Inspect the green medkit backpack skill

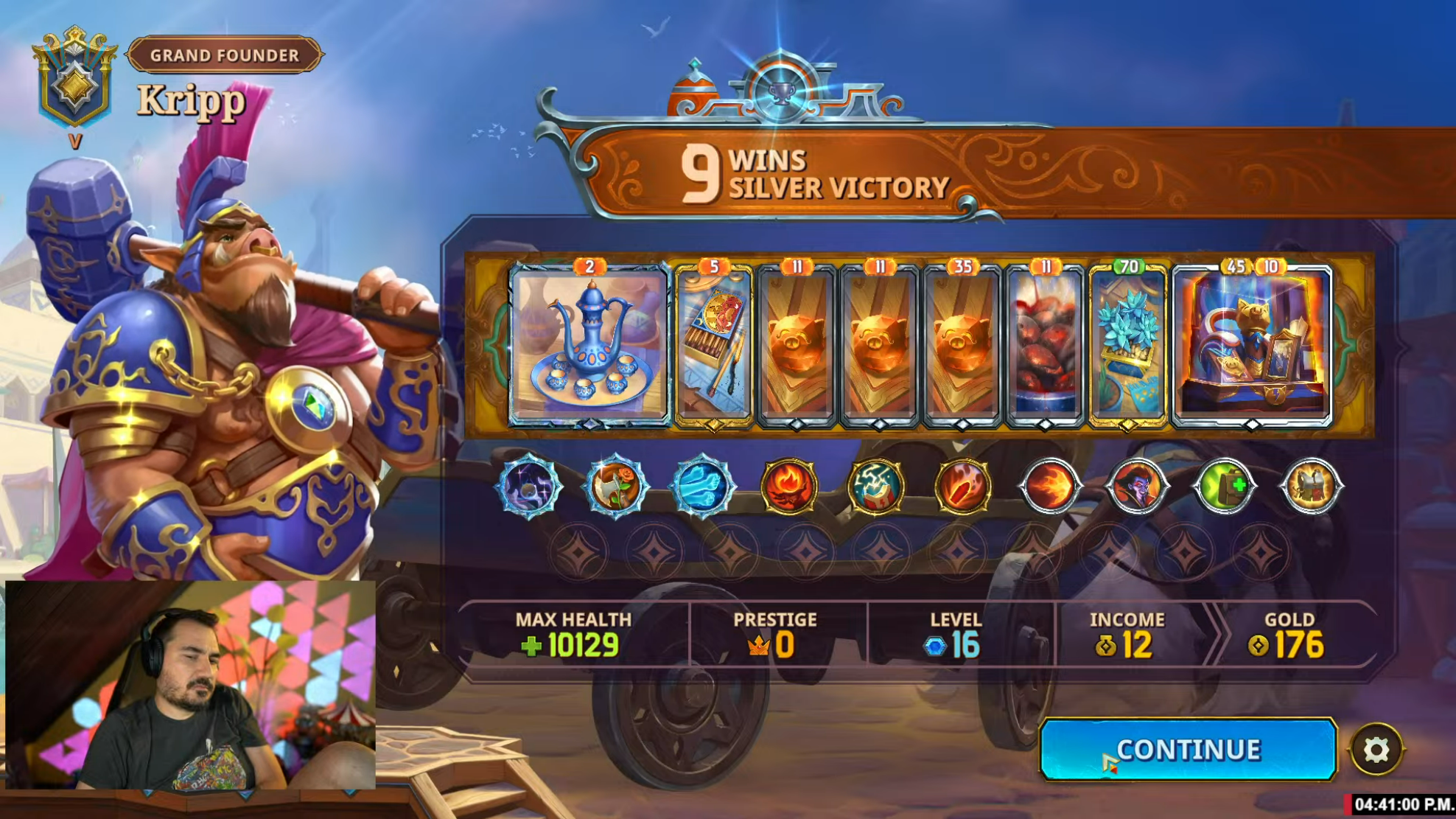coord(1224,487)
